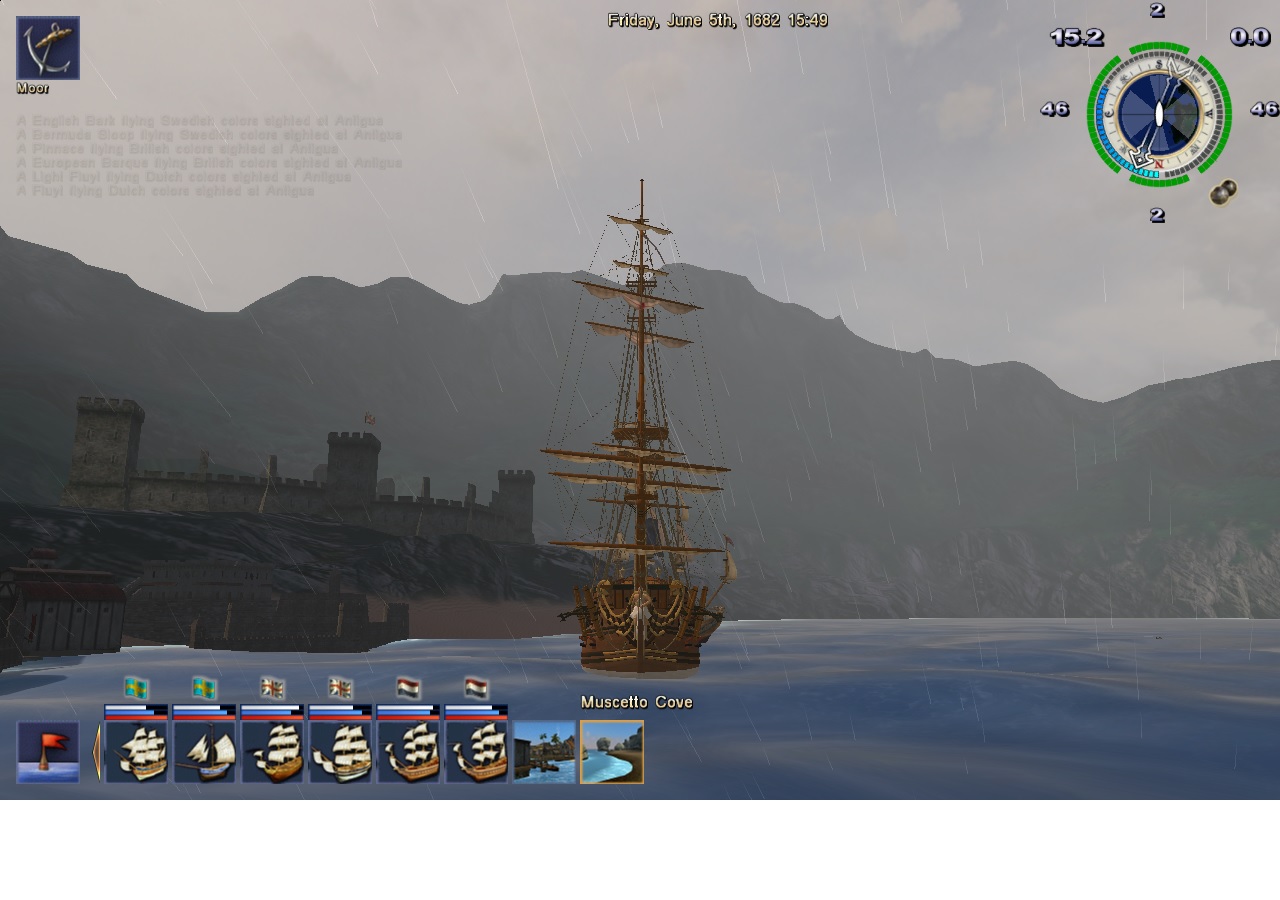
Task: Open the red flag buoy command icon
Action: point(48,752)
